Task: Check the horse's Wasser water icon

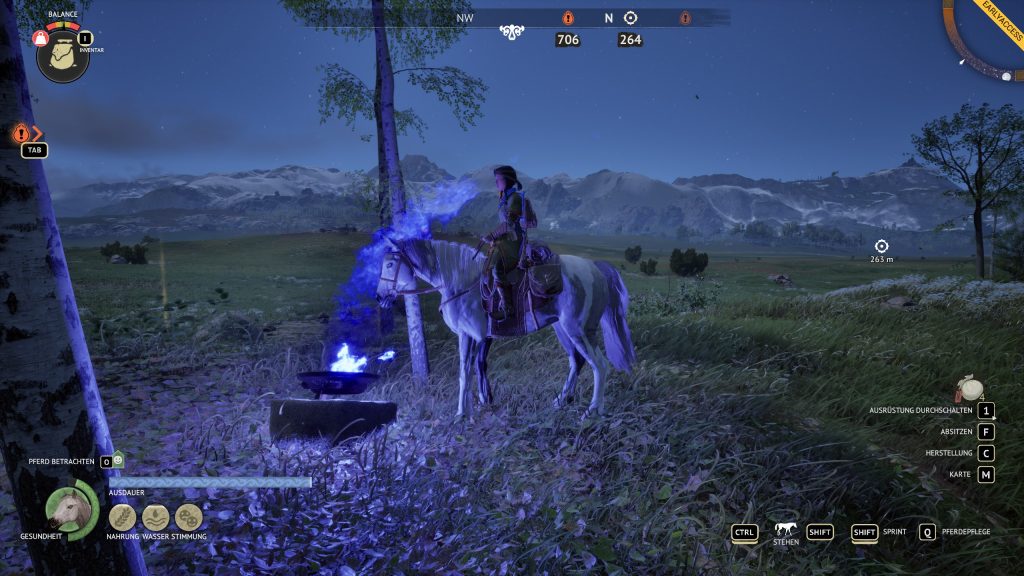Action: (x=155, y=517)
